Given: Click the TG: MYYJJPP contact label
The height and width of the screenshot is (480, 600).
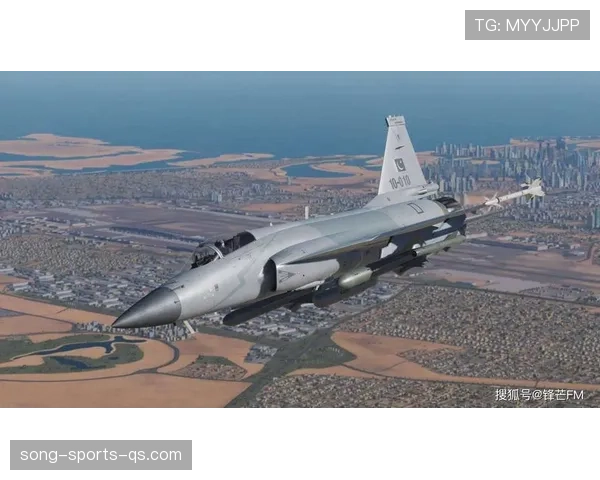Looking at the screenshot, I should pyautogui.click(x=527, y=25).
